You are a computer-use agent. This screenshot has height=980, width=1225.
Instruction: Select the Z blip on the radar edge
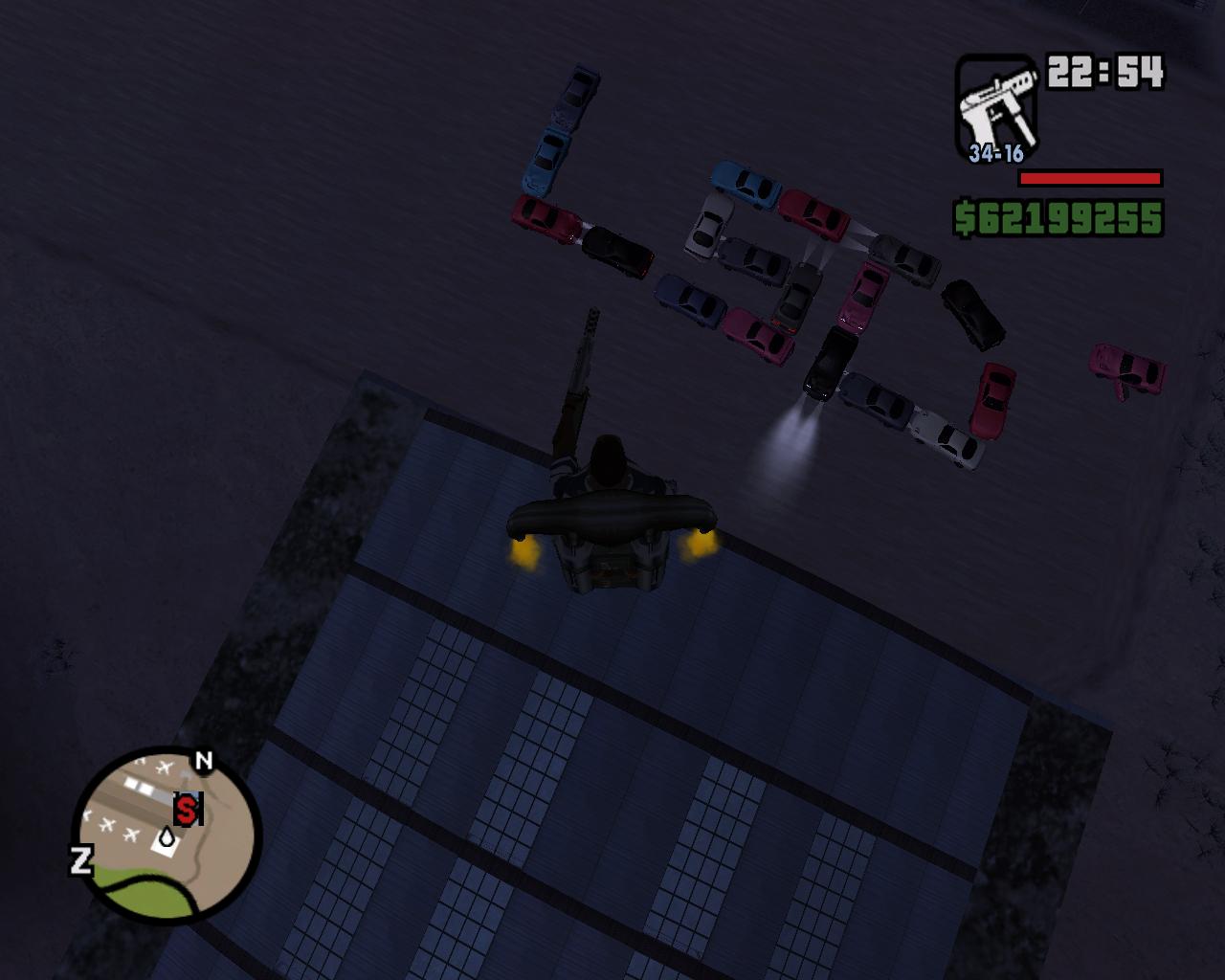pyautogui.click(x=81, y=859)
